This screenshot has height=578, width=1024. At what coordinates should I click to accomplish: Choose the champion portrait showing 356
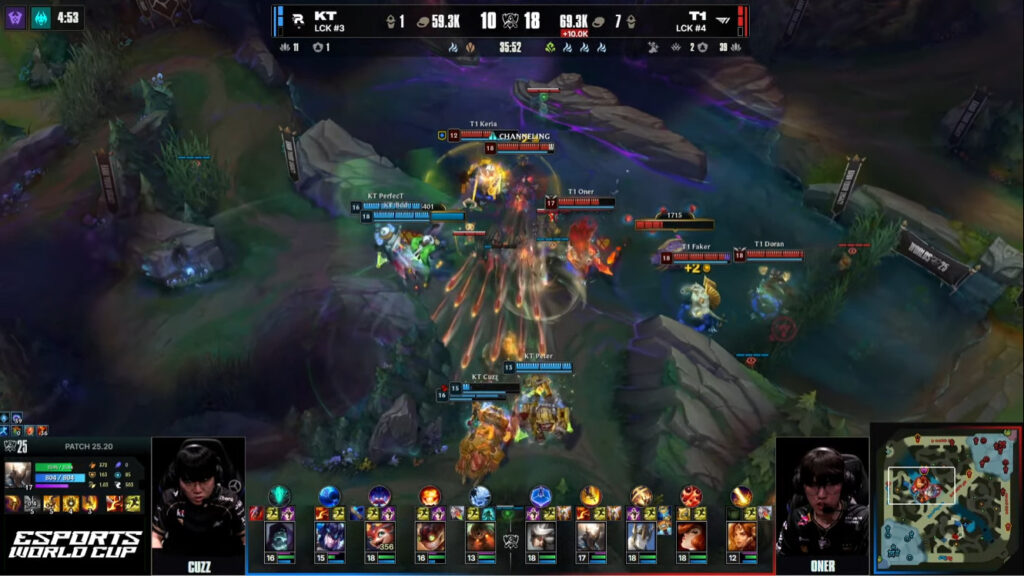380,538
